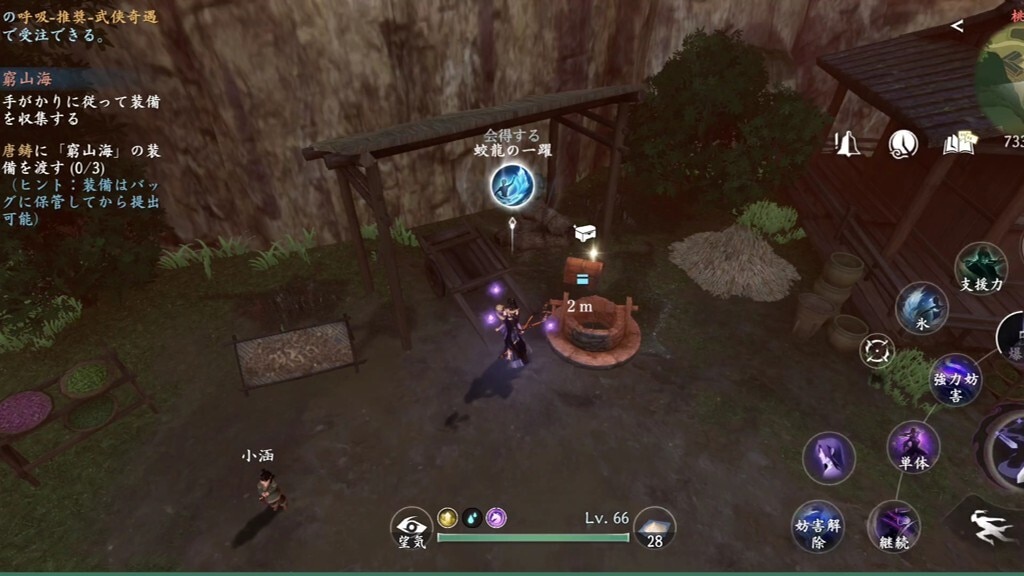Open the bell notifications icon
The width and height of the screenshot is (1024, 576).
point(848,144)
